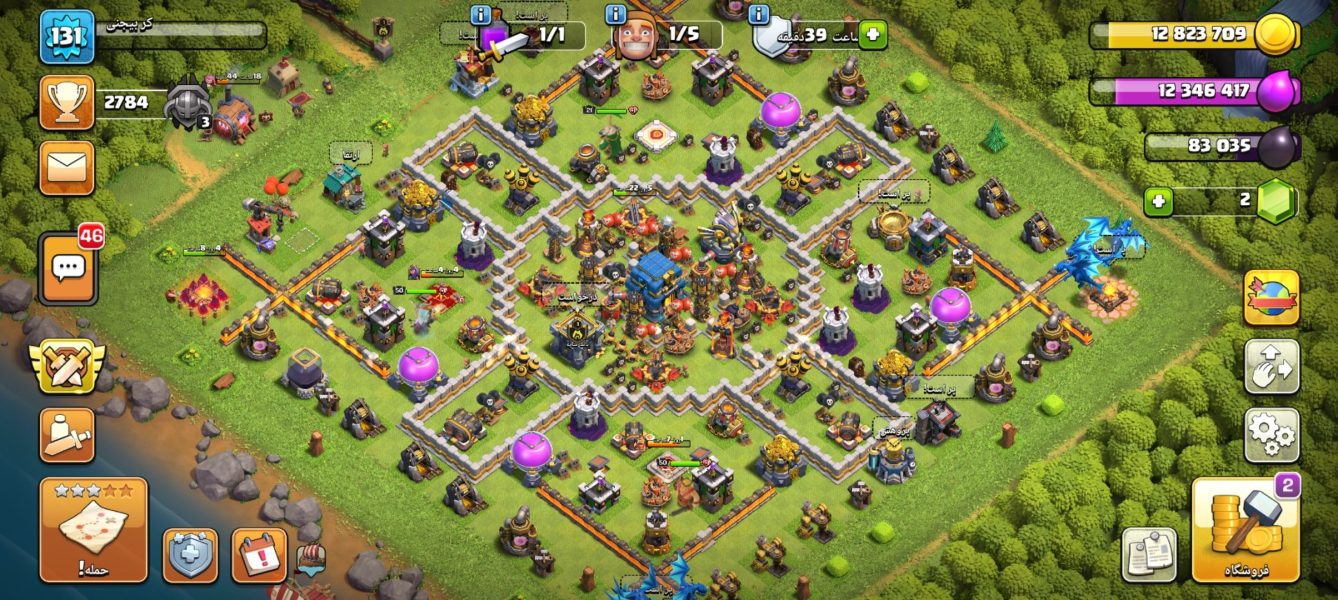This screenshot has height=600, width=1338.
Task: Extend shield time using green plus
Action: point(872,35)
